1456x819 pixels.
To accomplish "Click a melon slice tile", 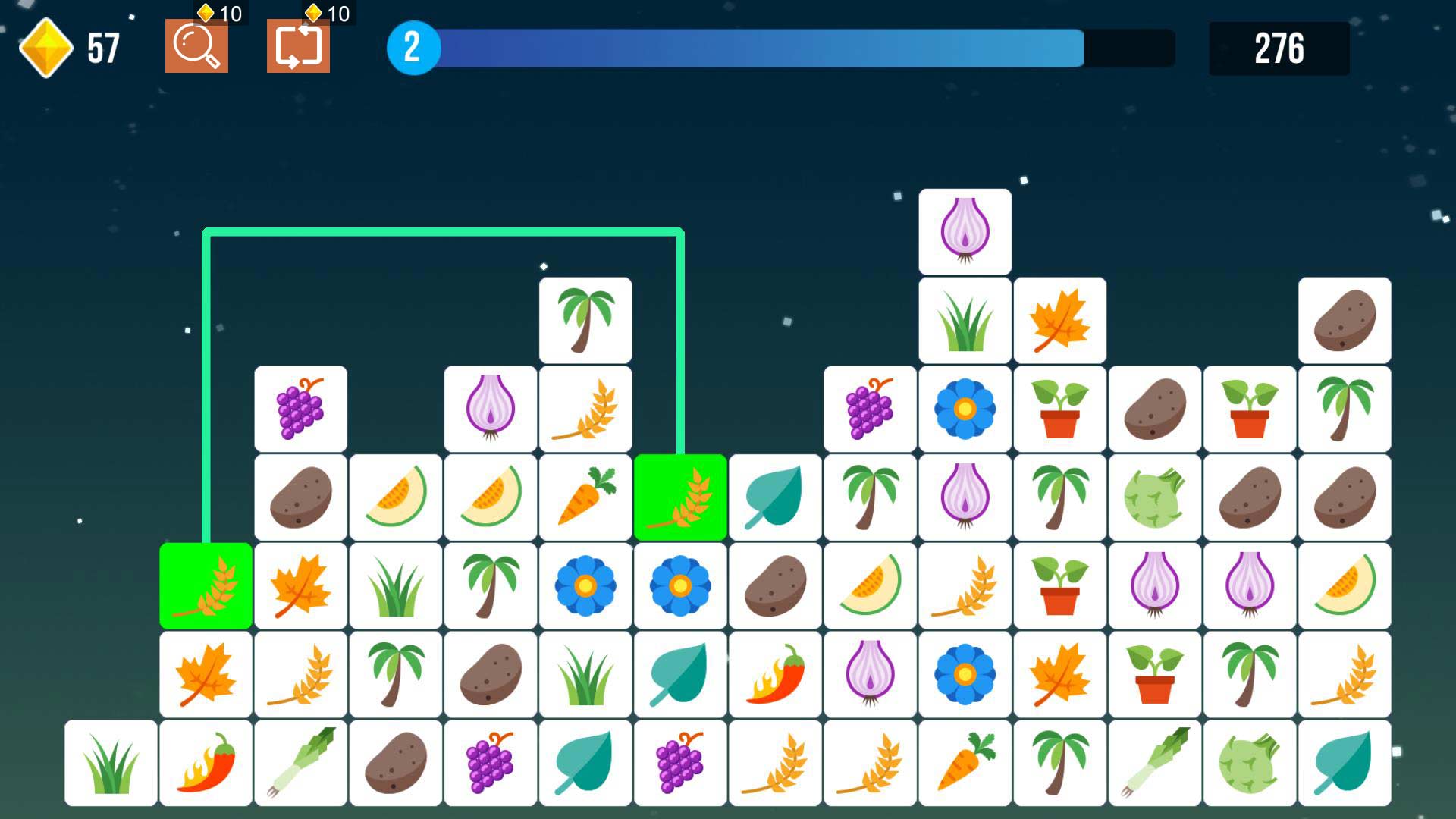I will (x=394, y=497).
